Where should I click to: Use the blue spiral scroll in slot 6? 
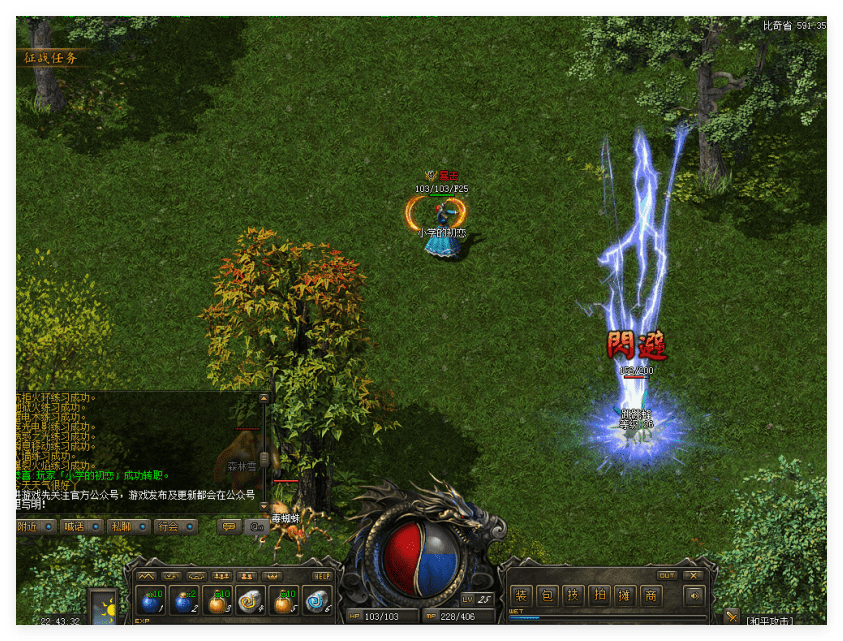click(316, 601)
